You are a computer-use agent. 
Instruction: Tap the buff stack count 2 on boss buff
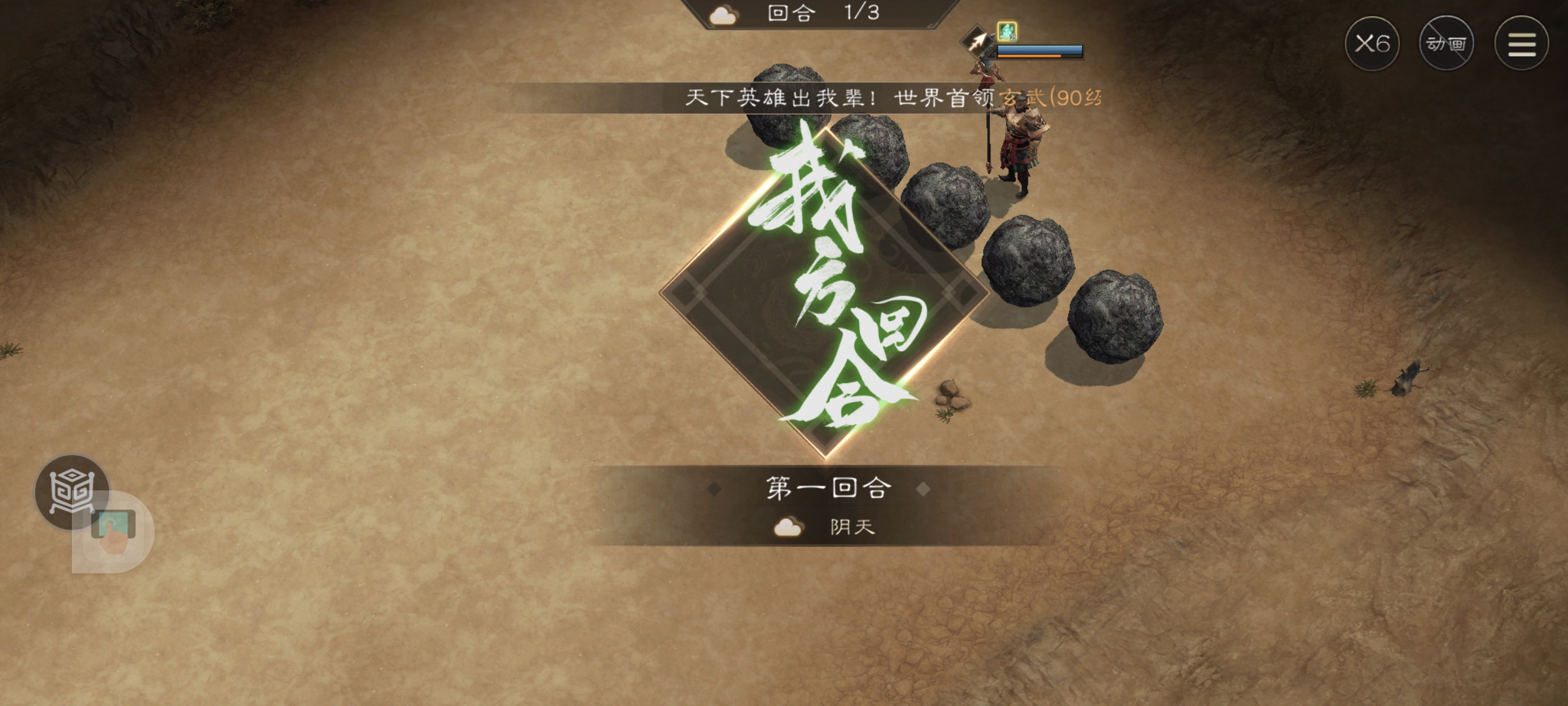(1014, 38)
